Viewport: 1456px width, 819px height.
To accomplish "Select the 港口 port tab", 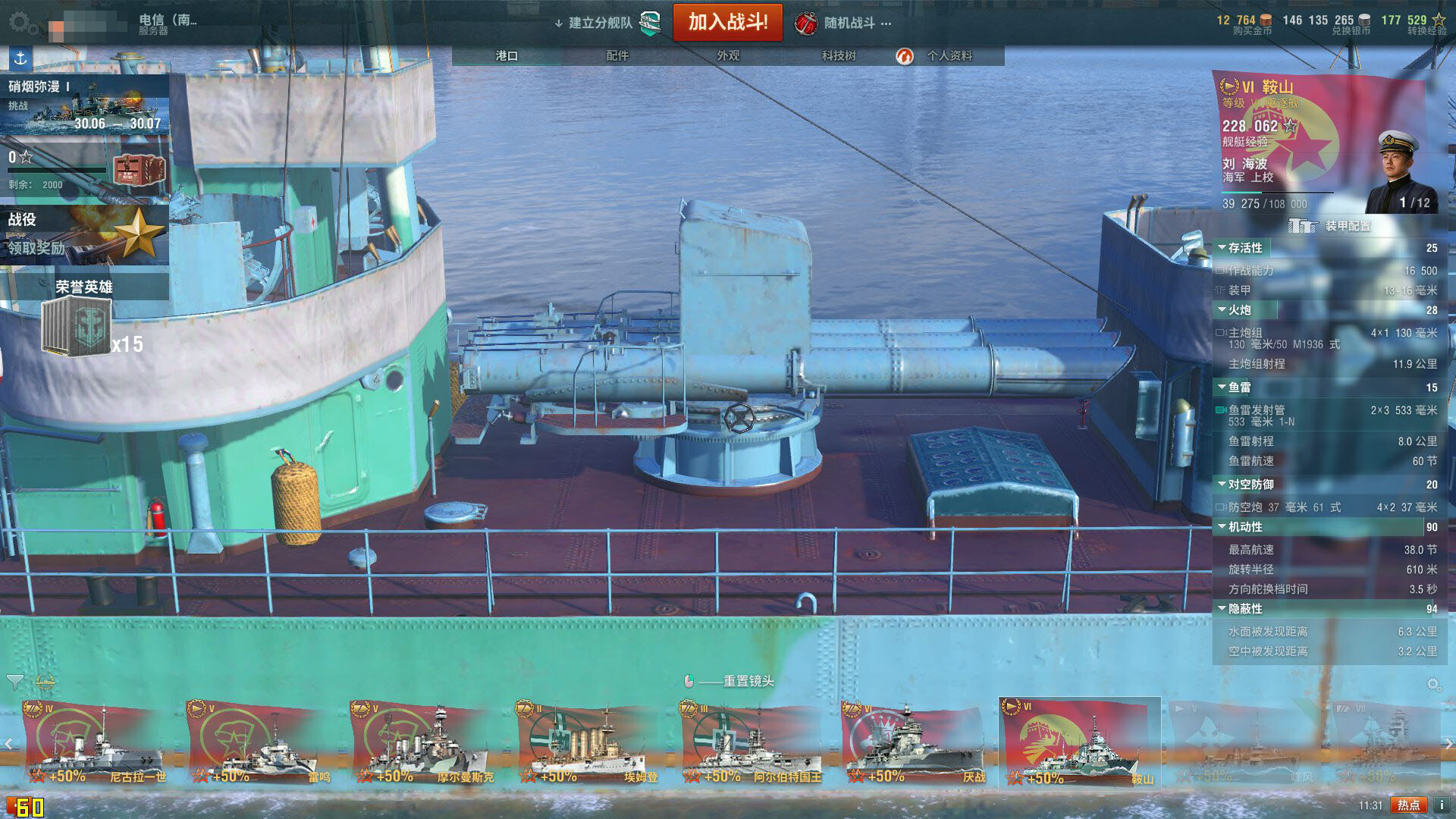I will [x=507, y=56].
